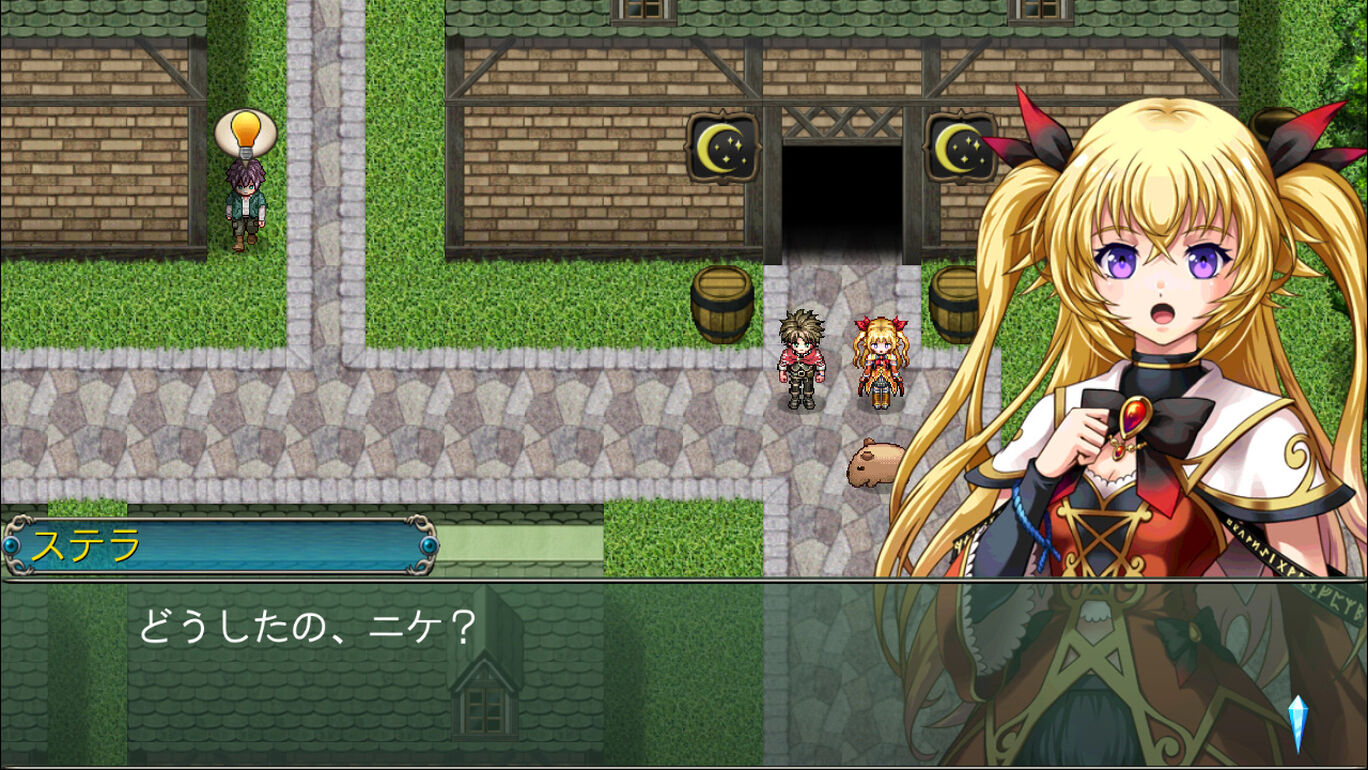Select the crescent moon sign left of doorway
Image resolution: width=1368 pixels, height=770 pixels.
(723, 147)
